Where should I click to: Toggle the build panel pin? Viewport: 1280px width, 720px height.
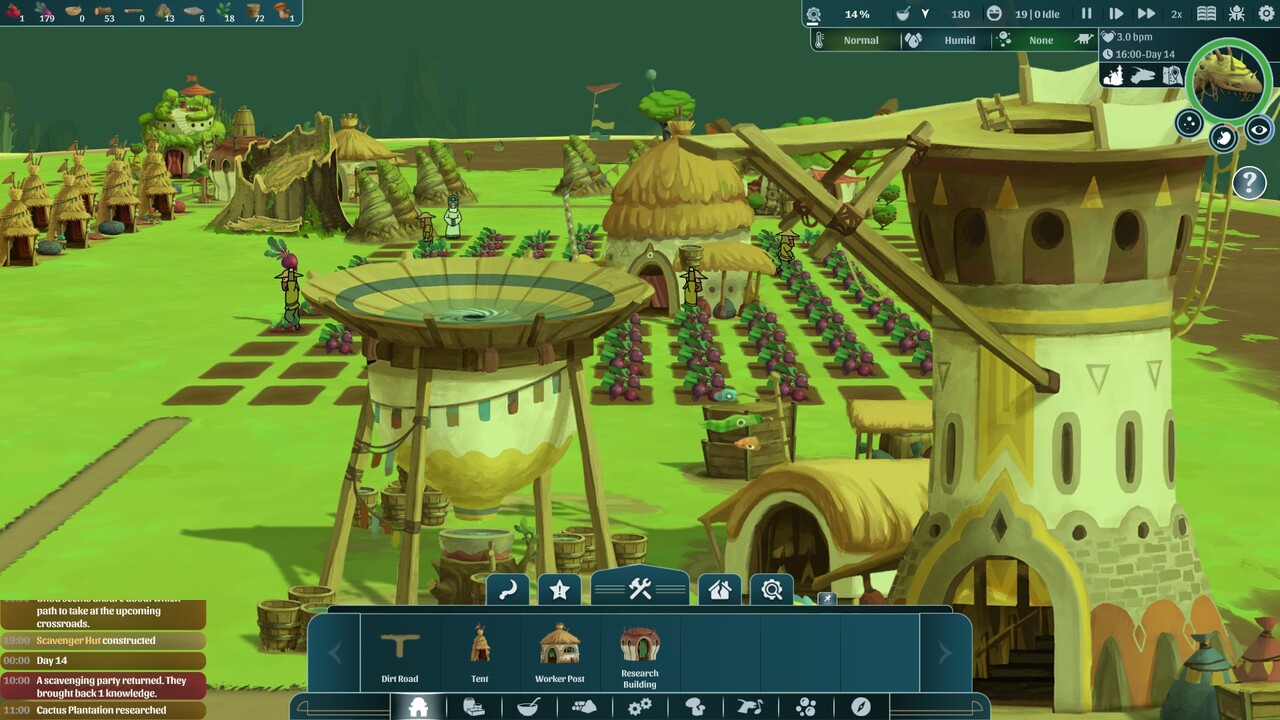827,599
